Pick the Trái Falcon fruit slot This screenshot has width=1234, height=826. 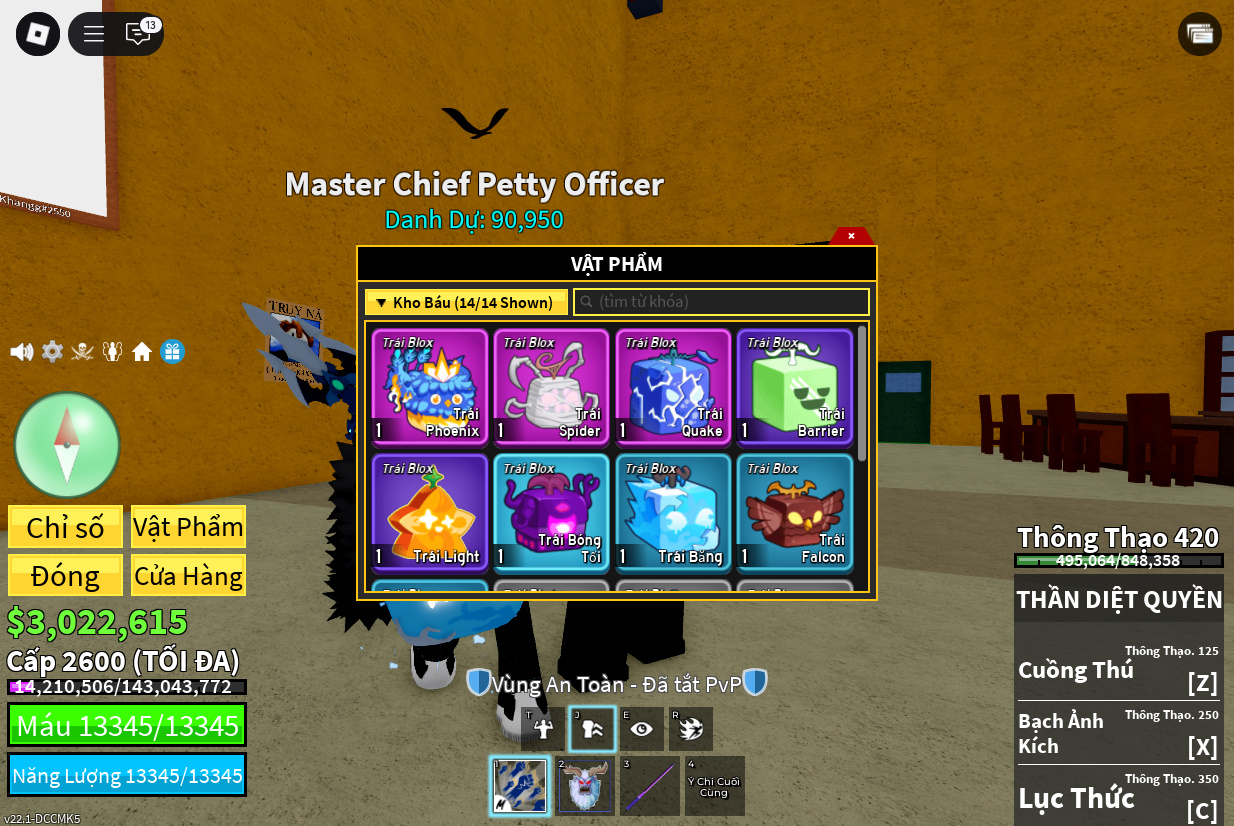(x=795, y=512)
